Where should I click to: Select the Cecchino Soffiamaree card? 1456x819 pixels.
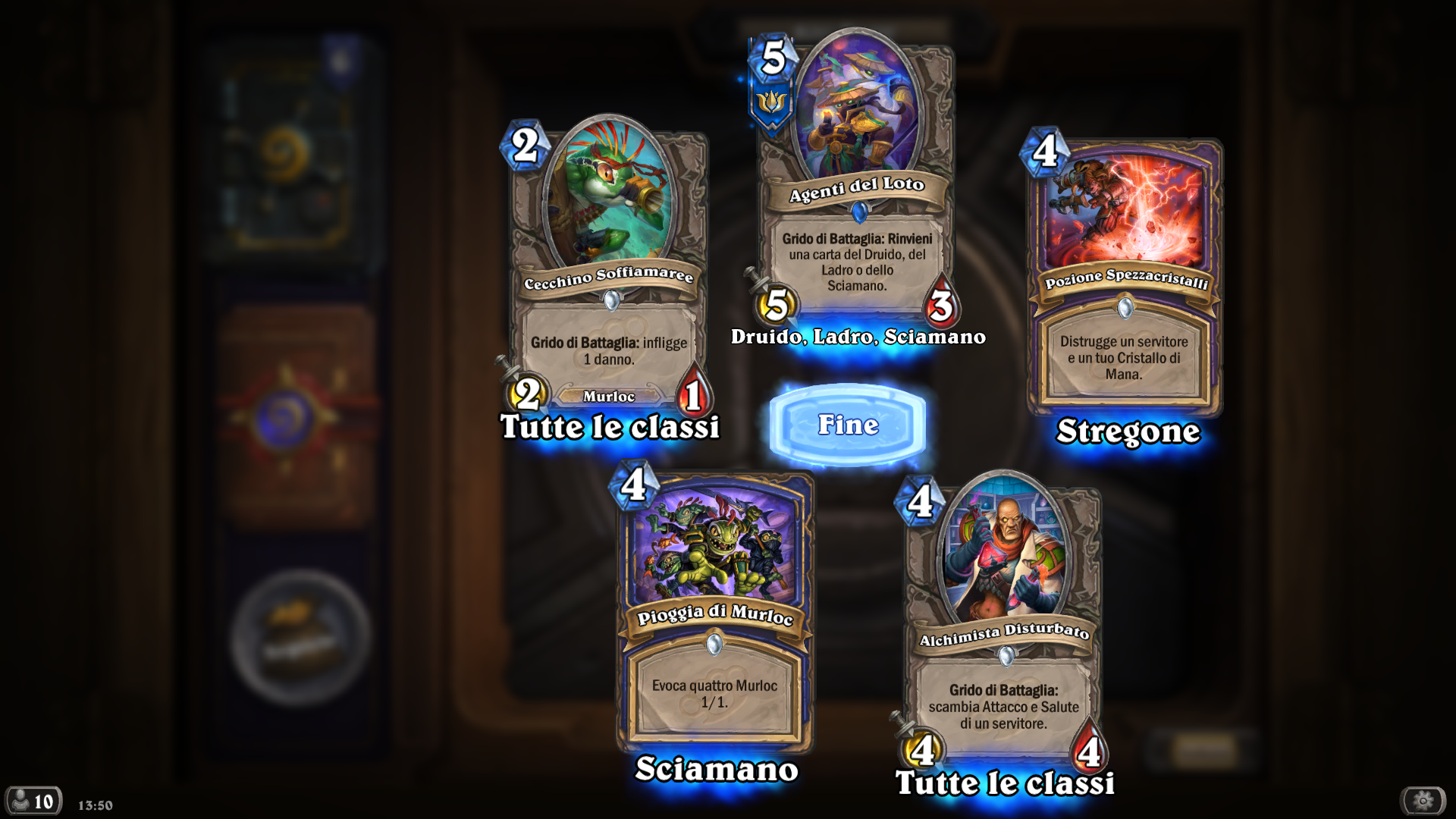point(609,265)
